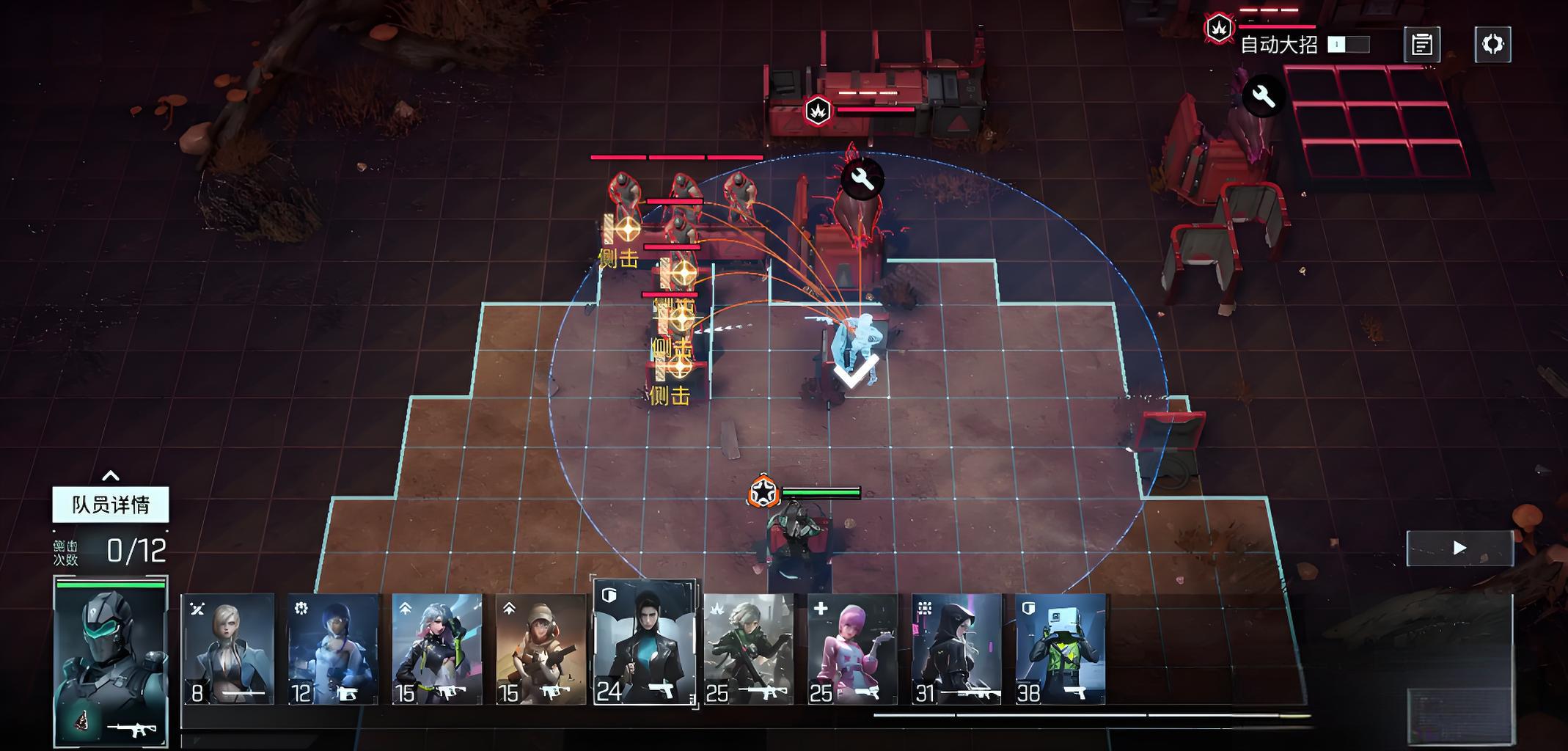Choose the blonde character card numbered 8
The height and width of the screenshot is (751, 1568).
[x=227, y=649]
